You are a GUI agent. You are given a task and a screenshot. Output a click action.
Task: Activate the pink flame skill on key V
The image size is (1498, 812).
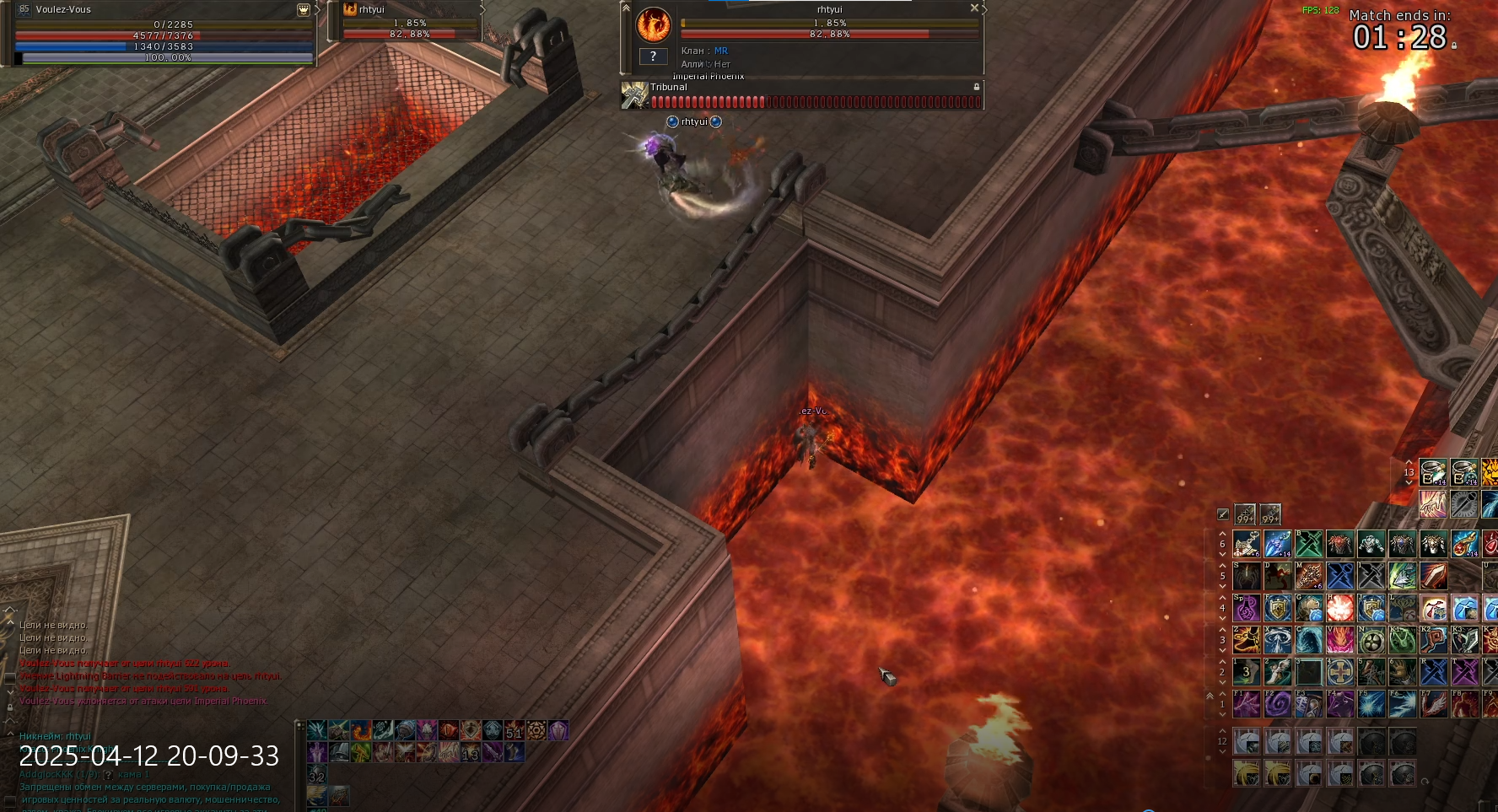point(1340,640)
